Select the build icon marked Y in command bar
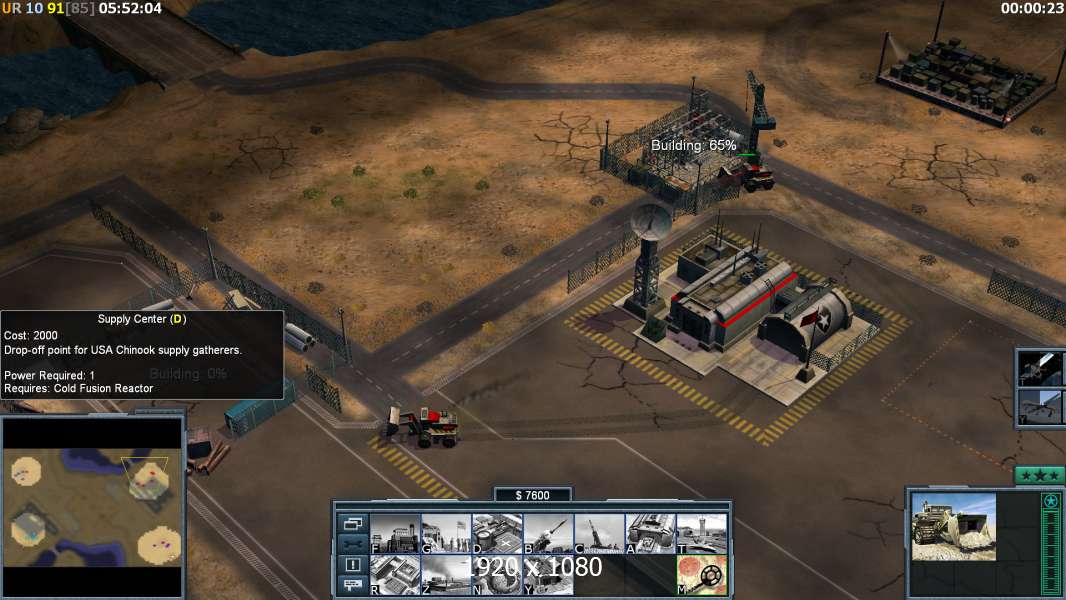 (547, 575)
